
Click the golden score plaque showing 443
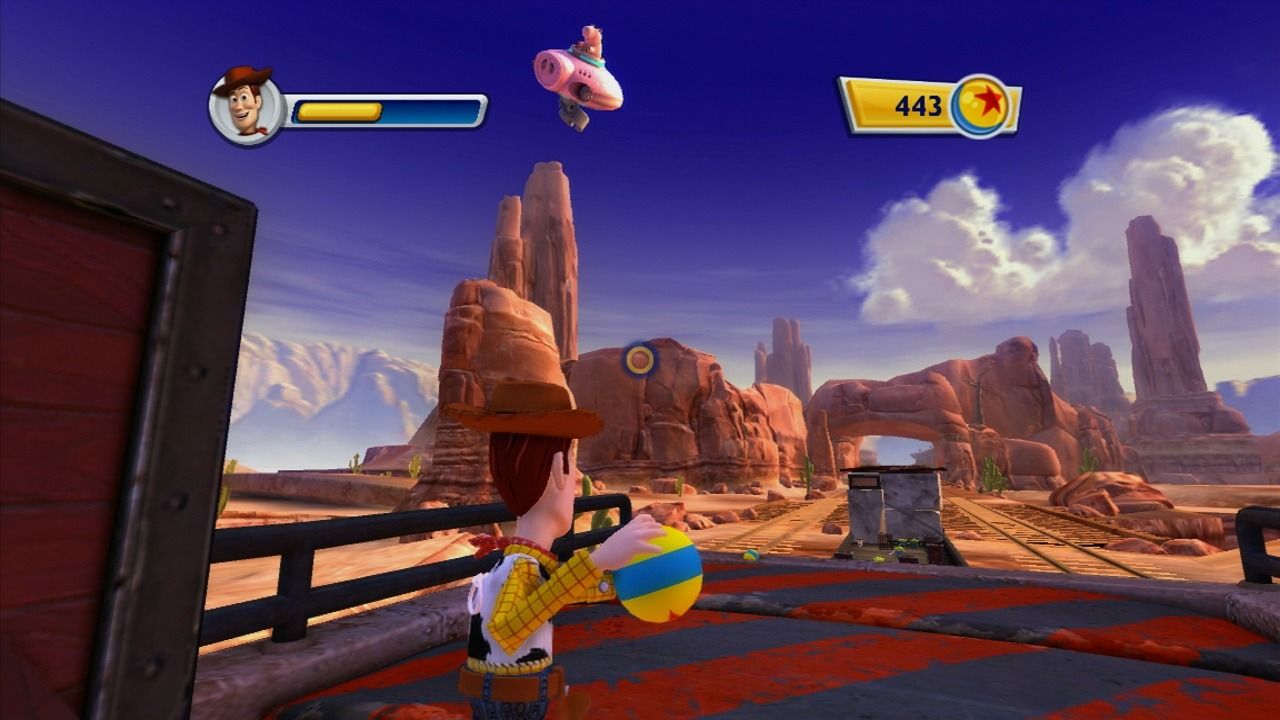point(910,103)
